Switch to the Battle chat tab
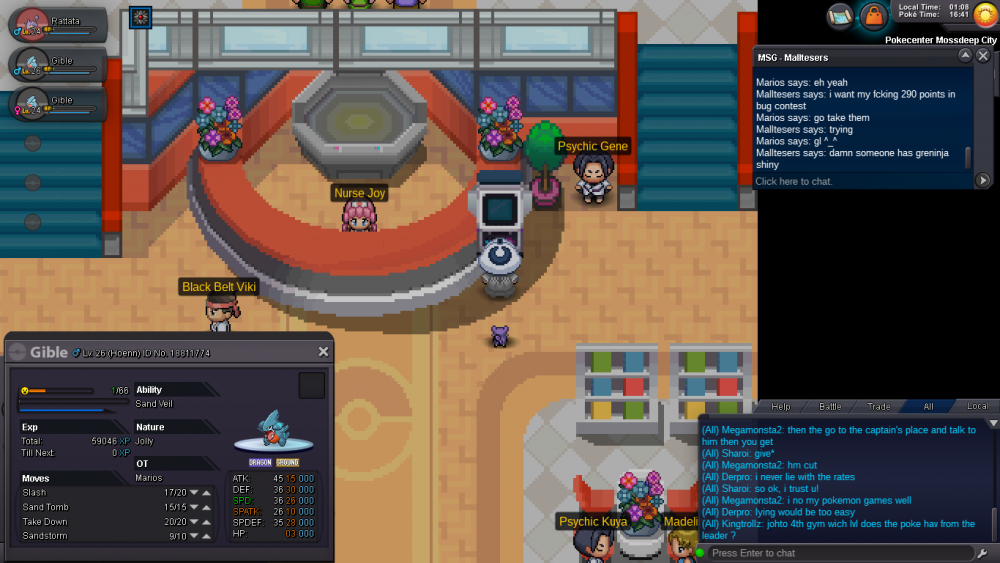1000x563 pixels. (830, 407)
